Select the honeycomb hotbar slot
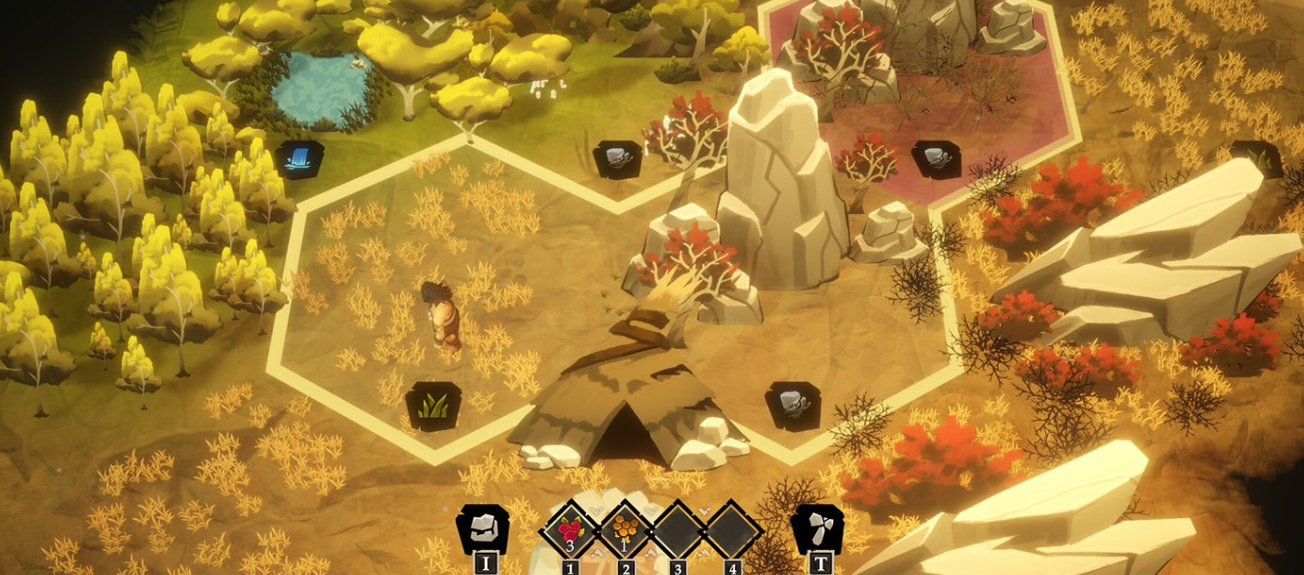 click(x=625, y=529)
